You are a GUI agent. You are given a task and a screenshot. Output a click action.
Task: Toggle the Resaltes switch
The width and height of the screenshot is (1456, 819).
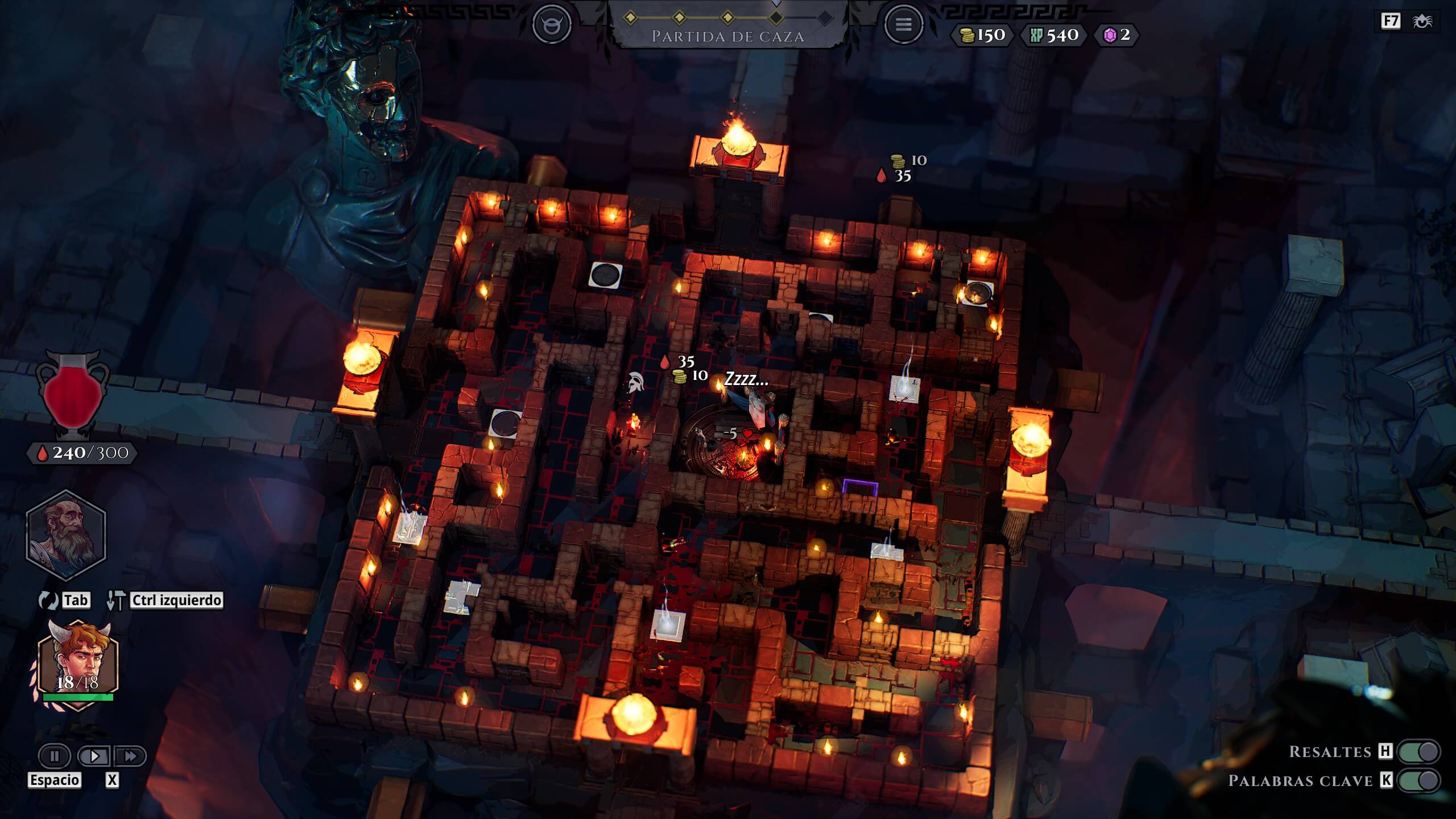[x=1418, y=751]
